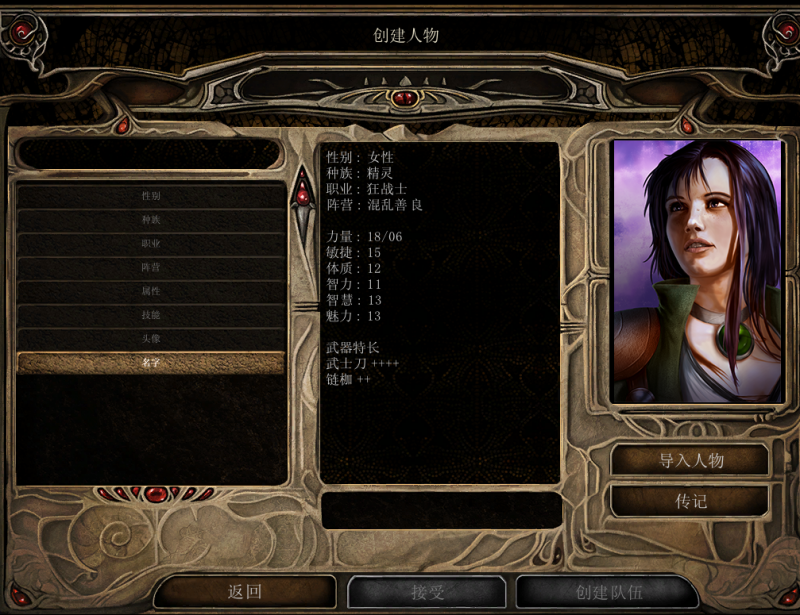Select the 技能 (skills) menu entry
800x615 pixels.
(x=151, y=315)
